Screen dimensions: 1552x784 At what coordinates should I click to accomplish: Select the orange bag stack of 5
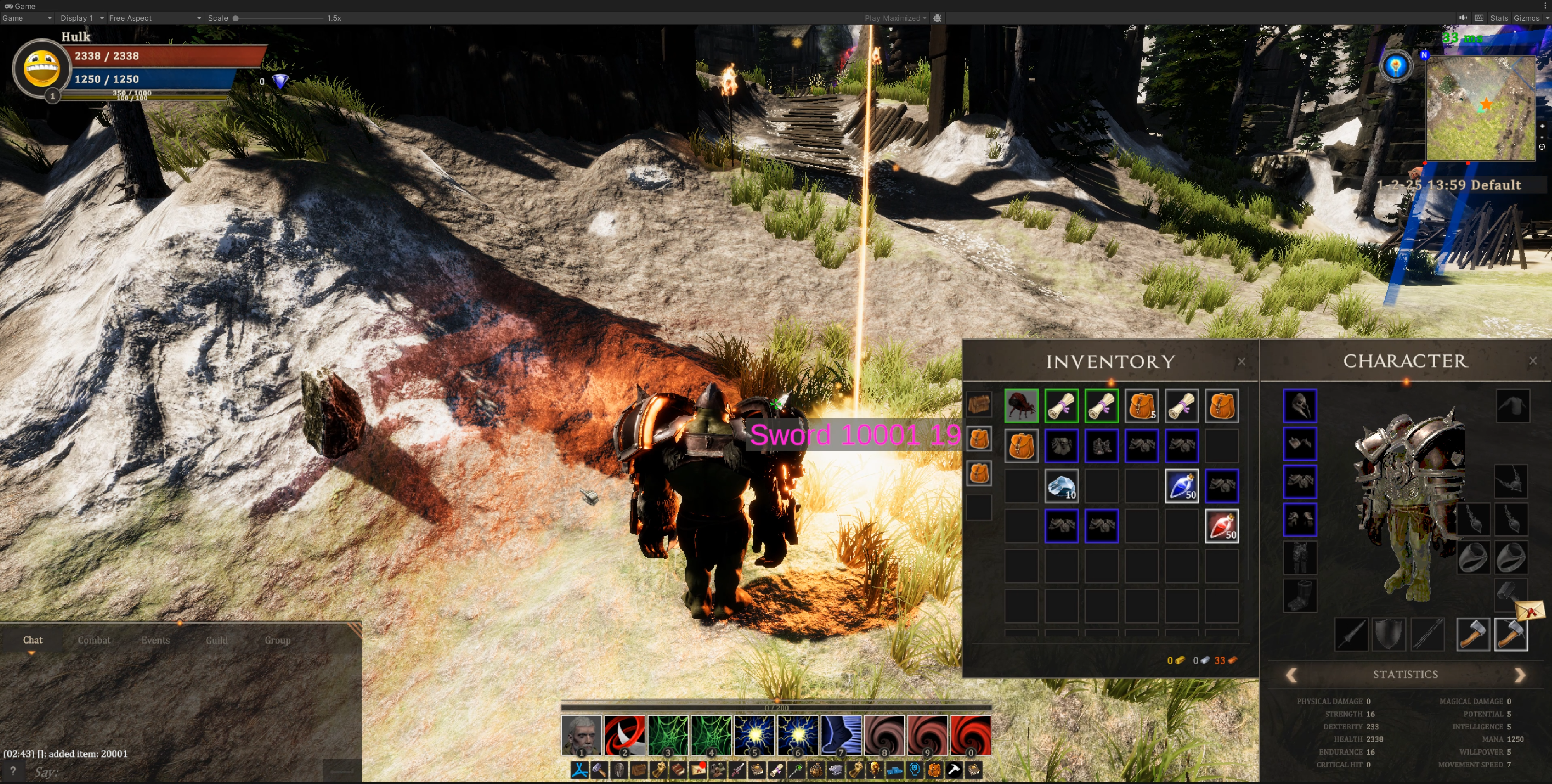[1141, 406]
